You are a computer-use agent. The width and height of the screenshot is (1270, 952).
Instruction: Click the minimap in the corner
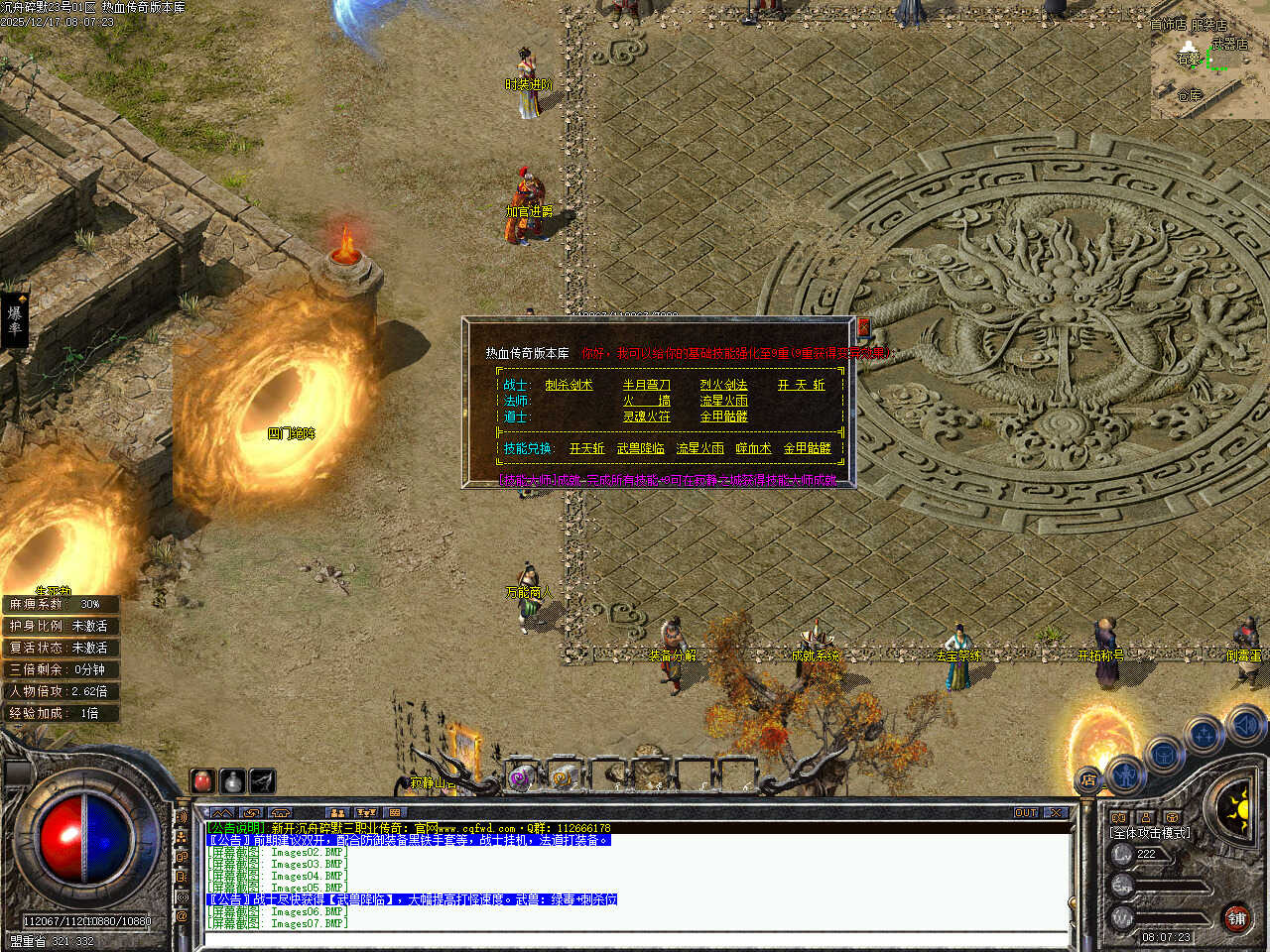tap(1209, 63)
